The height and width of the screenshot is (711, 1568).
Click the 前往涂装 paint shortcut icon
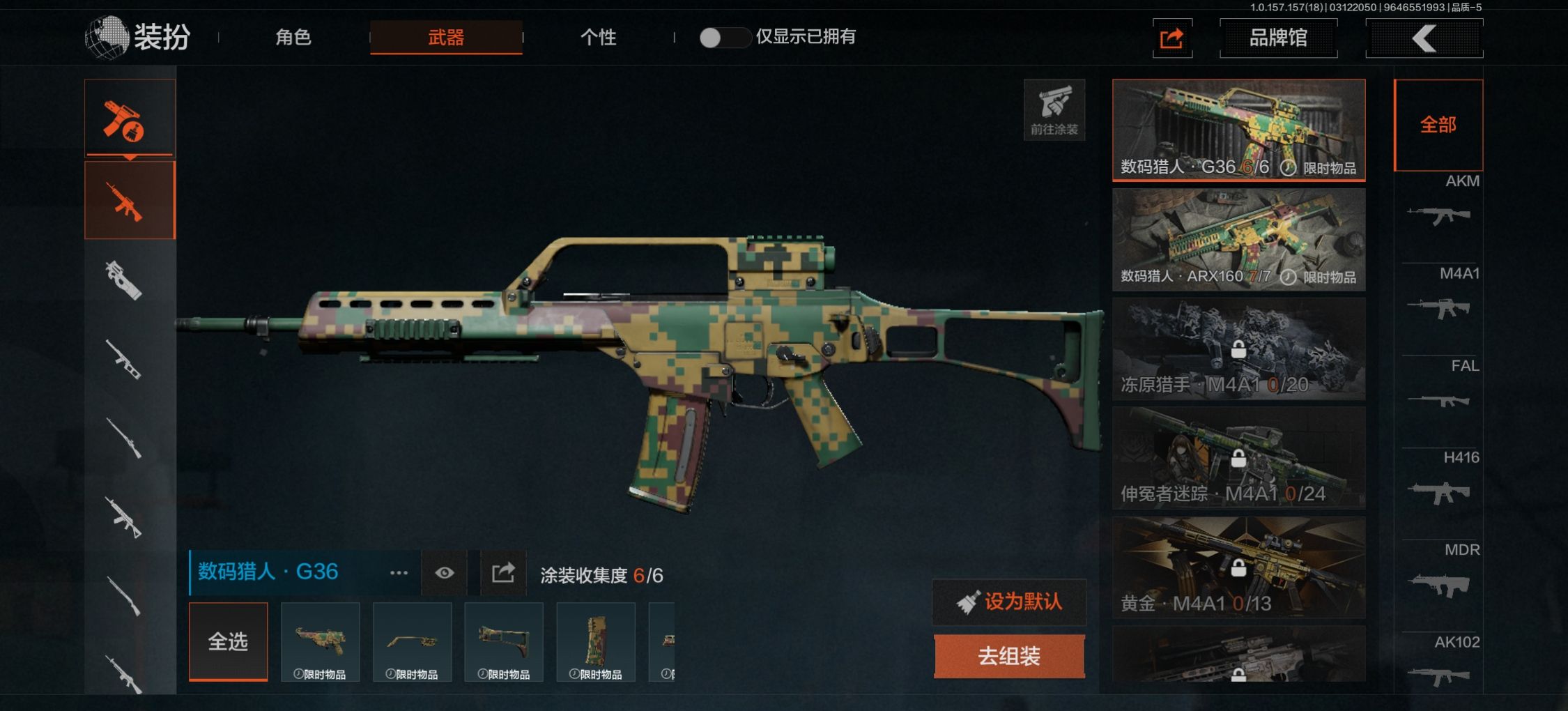(x=1054, y=109)
